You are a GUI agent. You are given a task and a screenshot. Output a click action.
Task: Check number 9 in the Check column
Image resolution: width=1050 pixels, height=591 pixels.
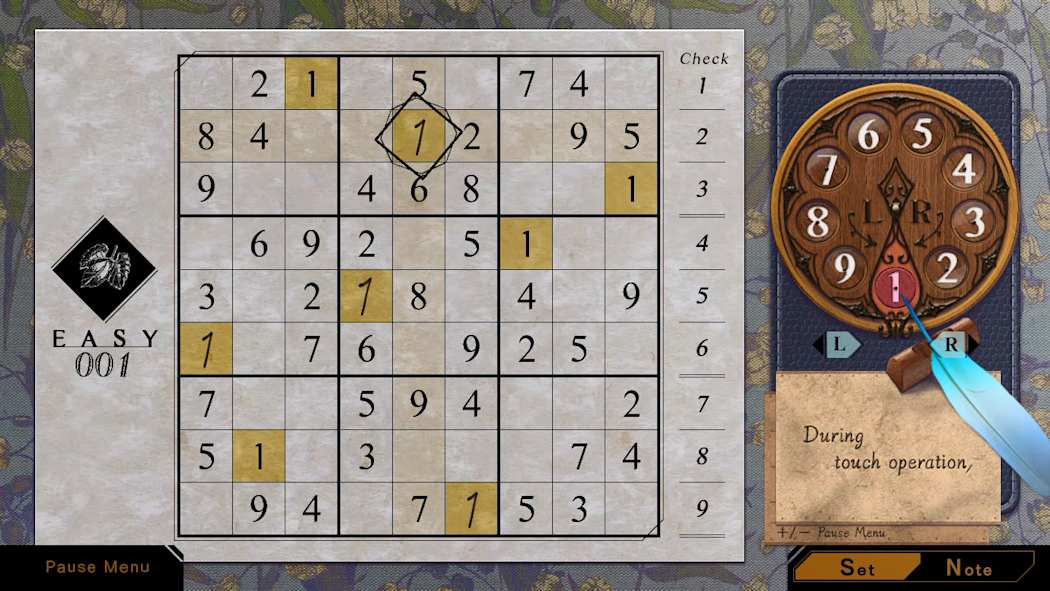(x=702, y=509)
